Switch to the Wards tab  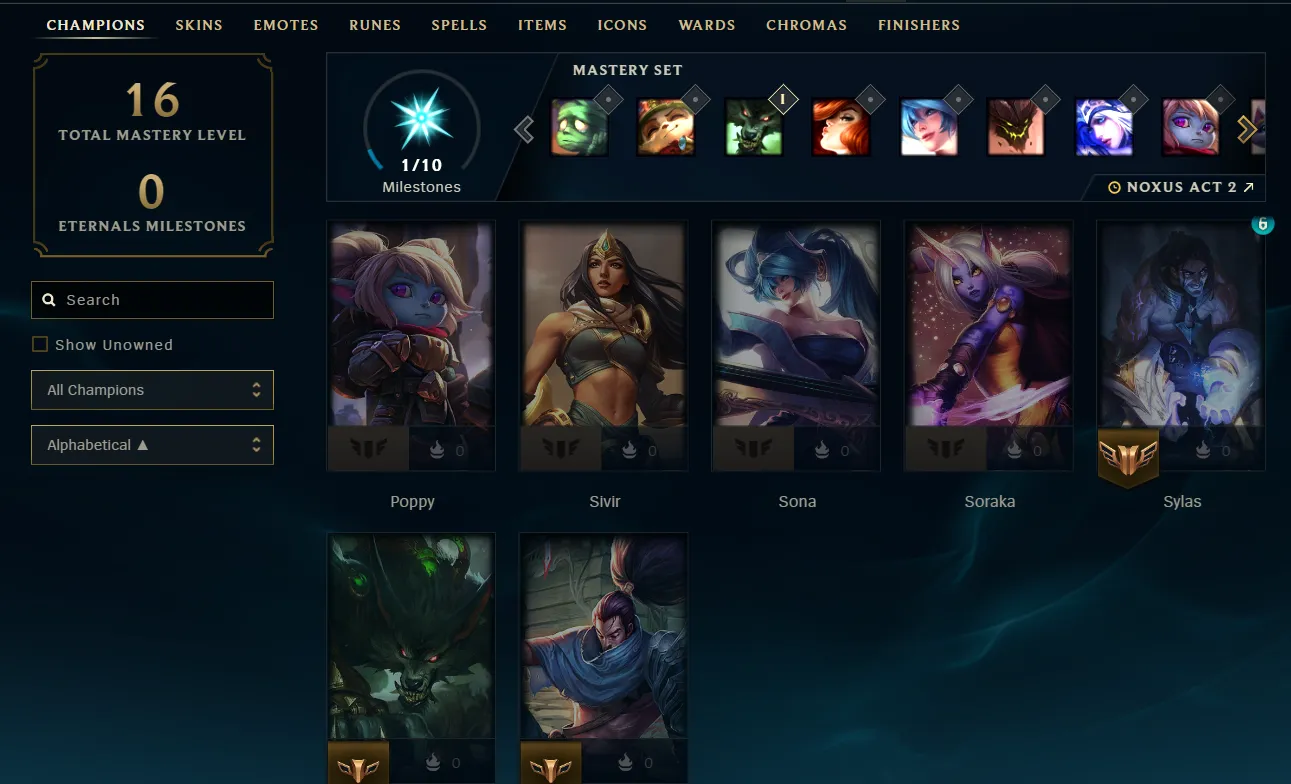(707, 25)
